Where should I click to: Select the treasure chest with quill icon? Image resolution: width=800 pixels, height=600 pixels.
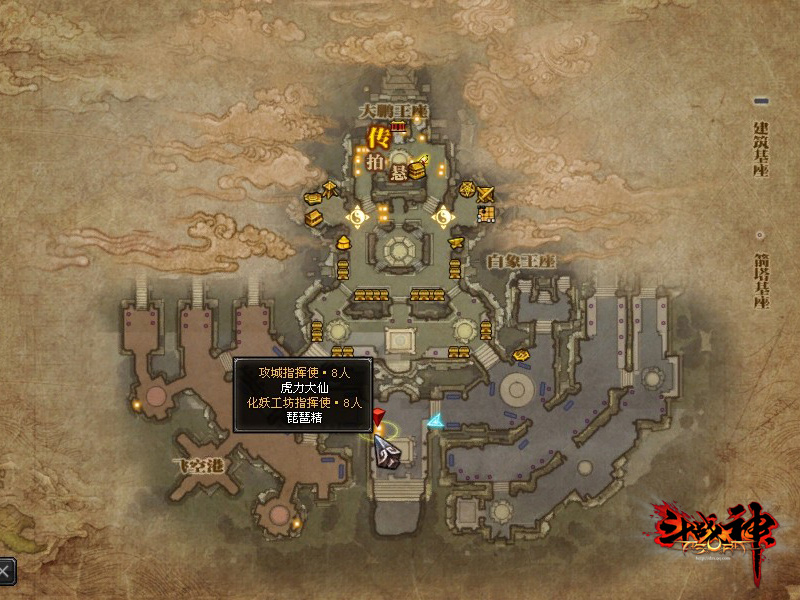(417, 167)
